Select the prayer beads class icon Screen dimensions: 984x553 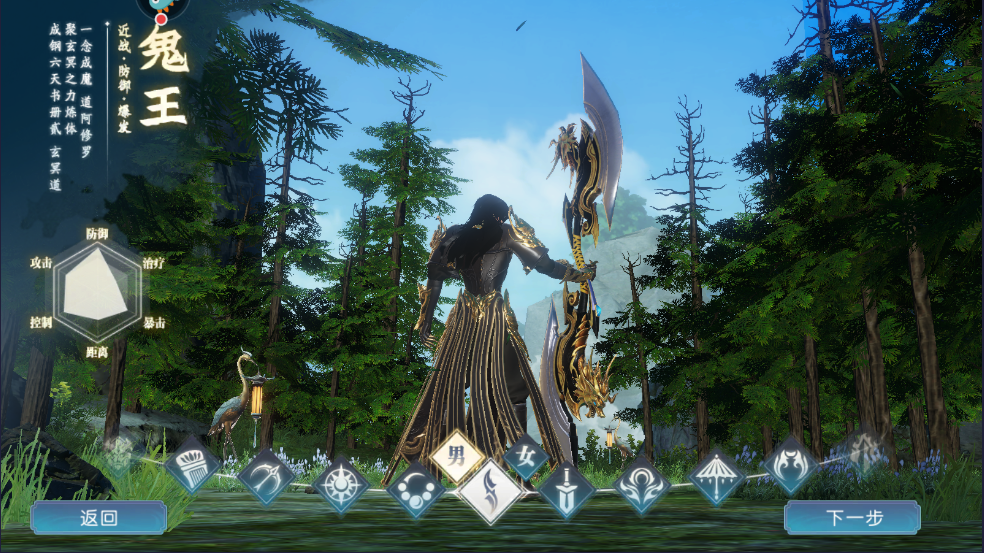pos(415,490)
